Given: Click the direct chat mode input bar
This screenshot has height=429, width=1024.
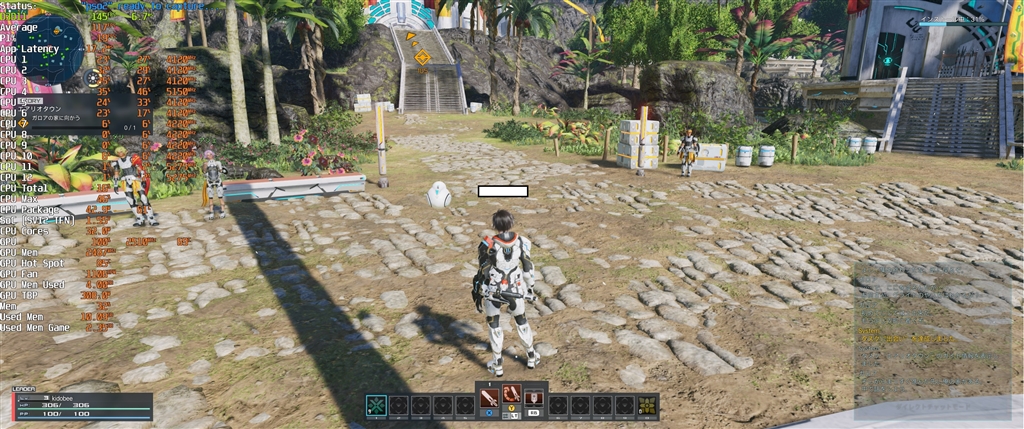Looking at the screenshot, I should [930, 408].
